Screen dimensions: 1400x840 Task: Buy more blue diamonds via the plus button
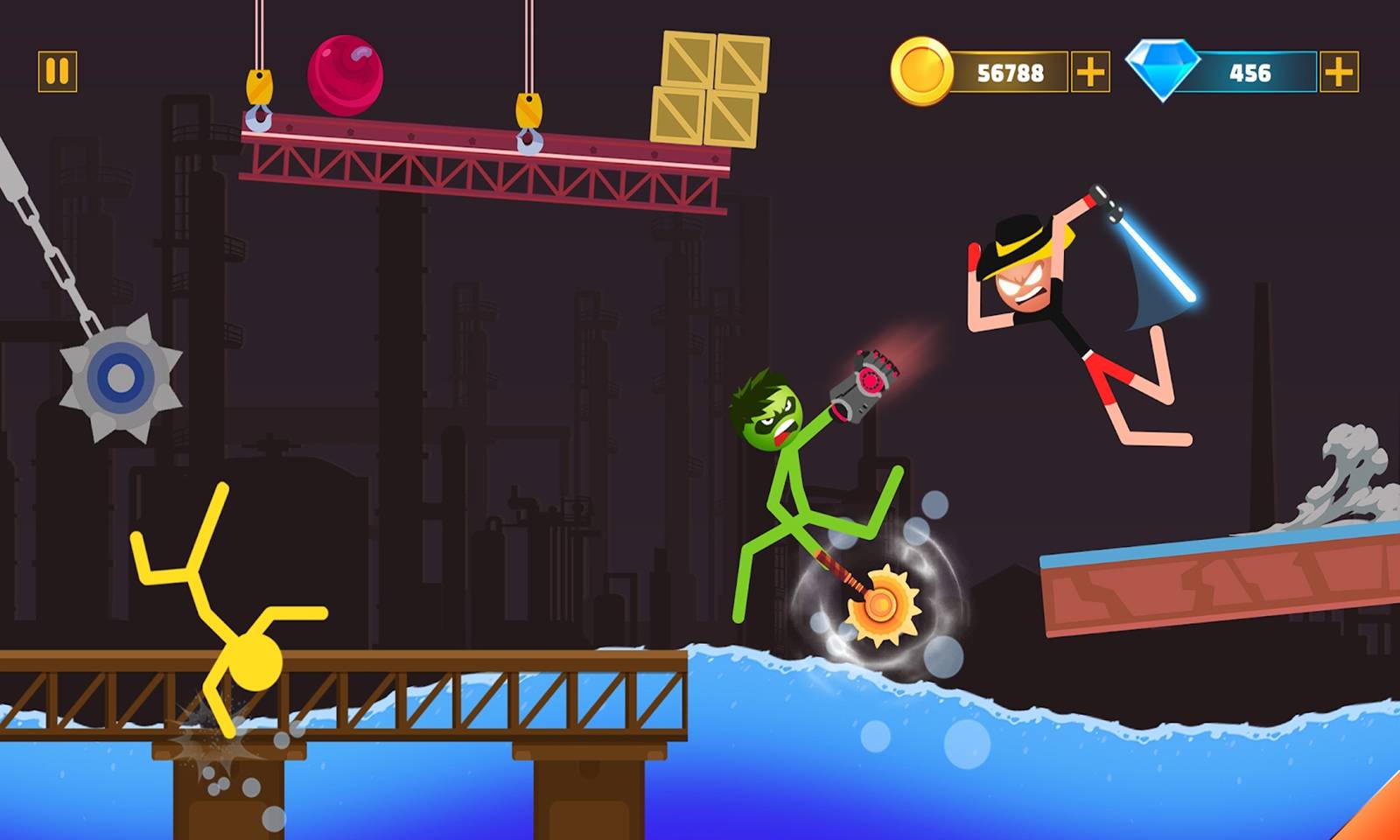click(x=1339, y=72)
